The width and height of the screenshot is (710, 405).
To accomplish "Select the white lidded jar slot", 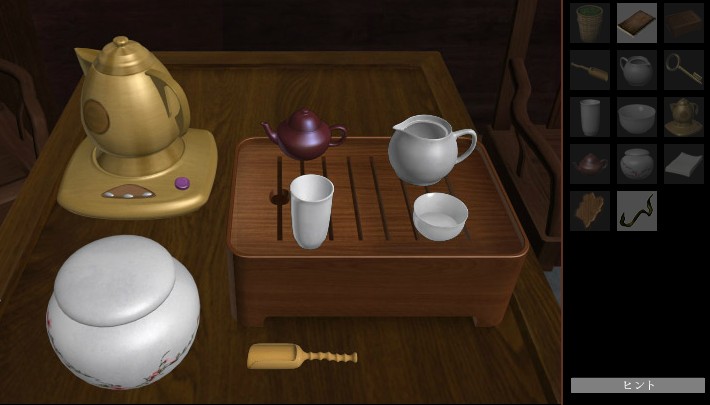I will click(637, 164).
